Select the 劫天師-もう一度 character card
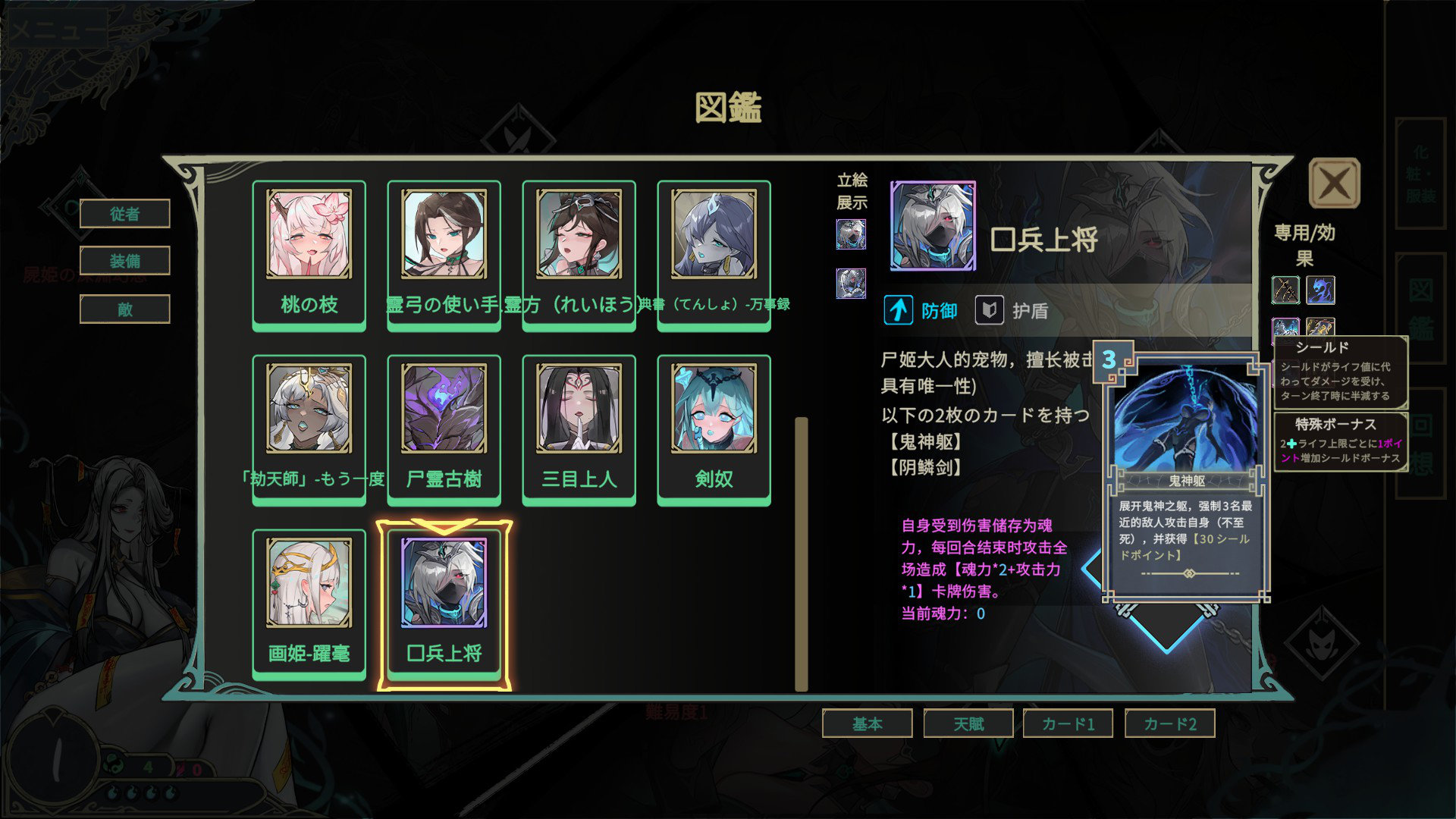This screenshot has height=819, width=1456. click(x=309, y=428)
